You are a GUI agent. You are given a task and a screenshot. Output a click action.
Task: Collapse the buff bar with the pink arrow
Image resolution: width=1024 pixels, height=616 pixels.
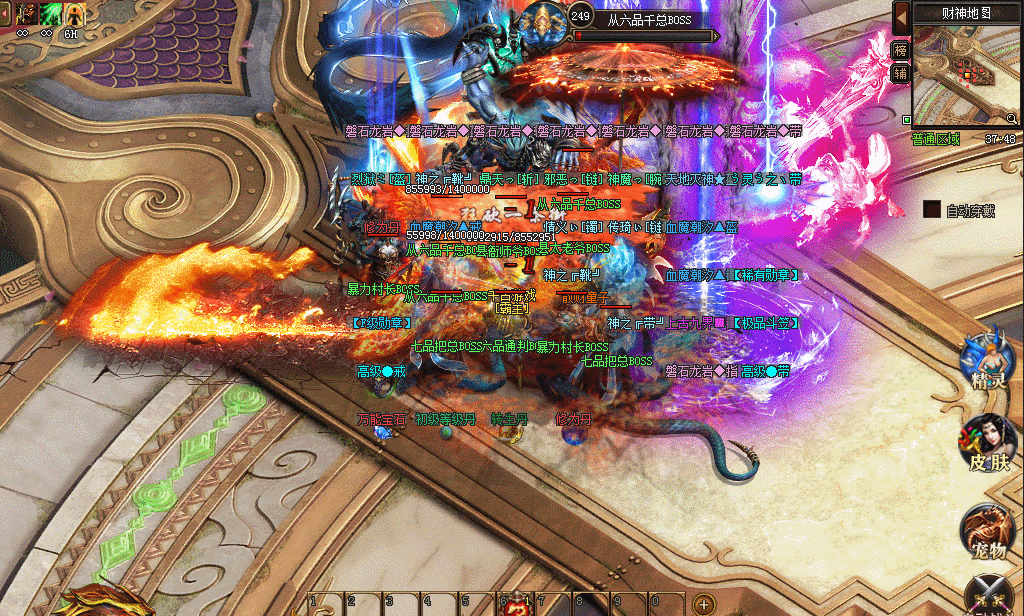tap(5, 14)
